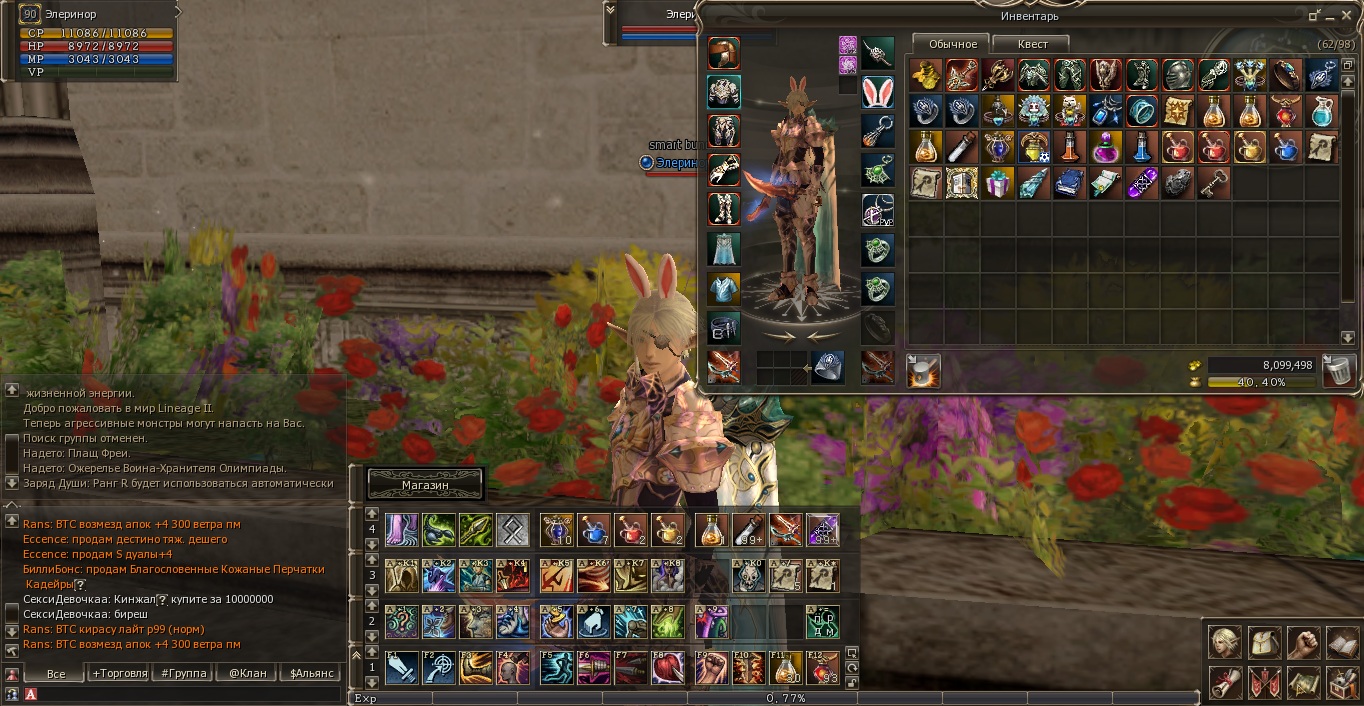
Task: Use the F8 red heart skill
Action: pos(667,667)
